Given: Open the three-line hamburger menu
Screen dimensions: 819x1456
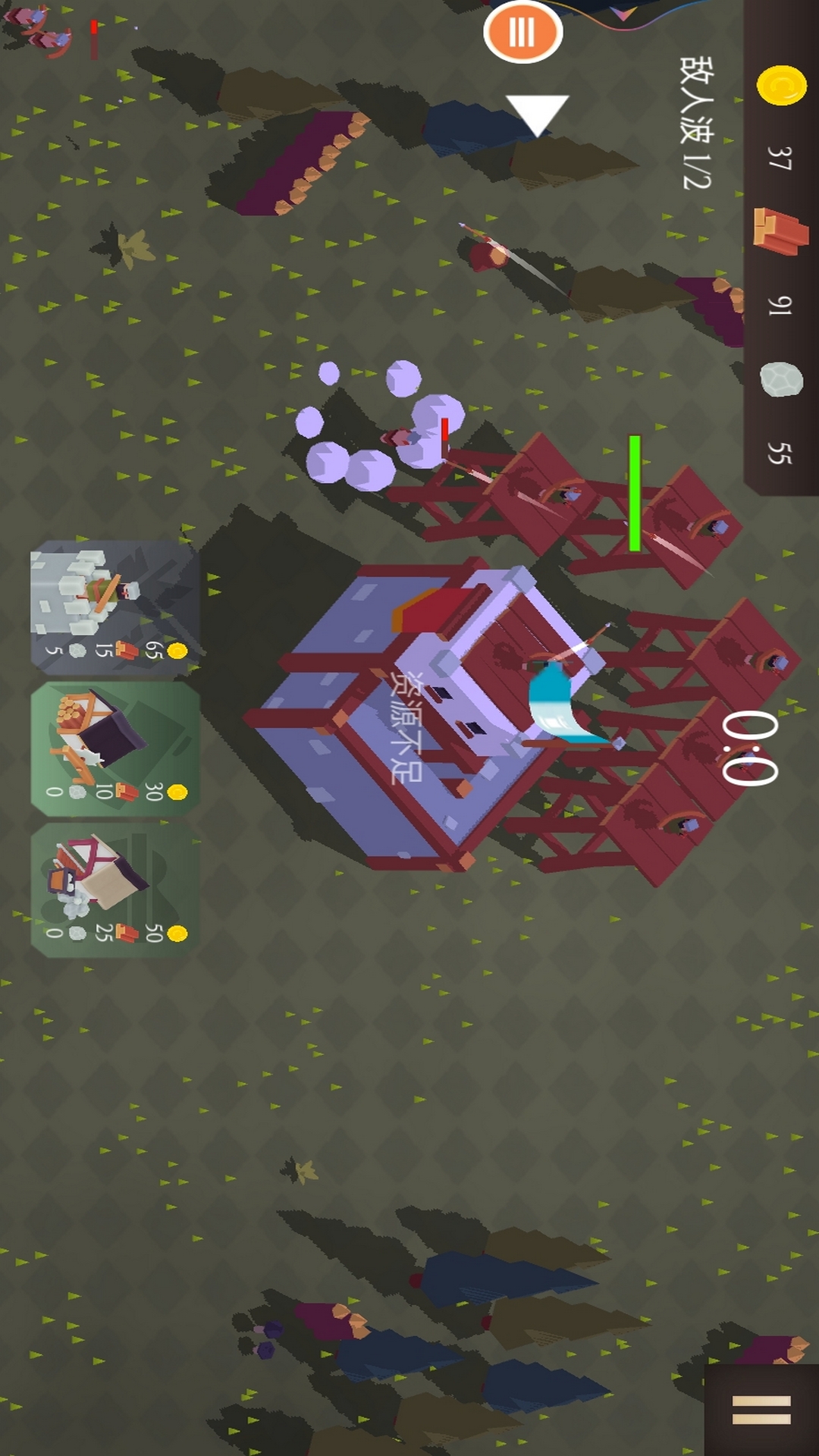Looking at the screenshot, I should pos(761,1410).
